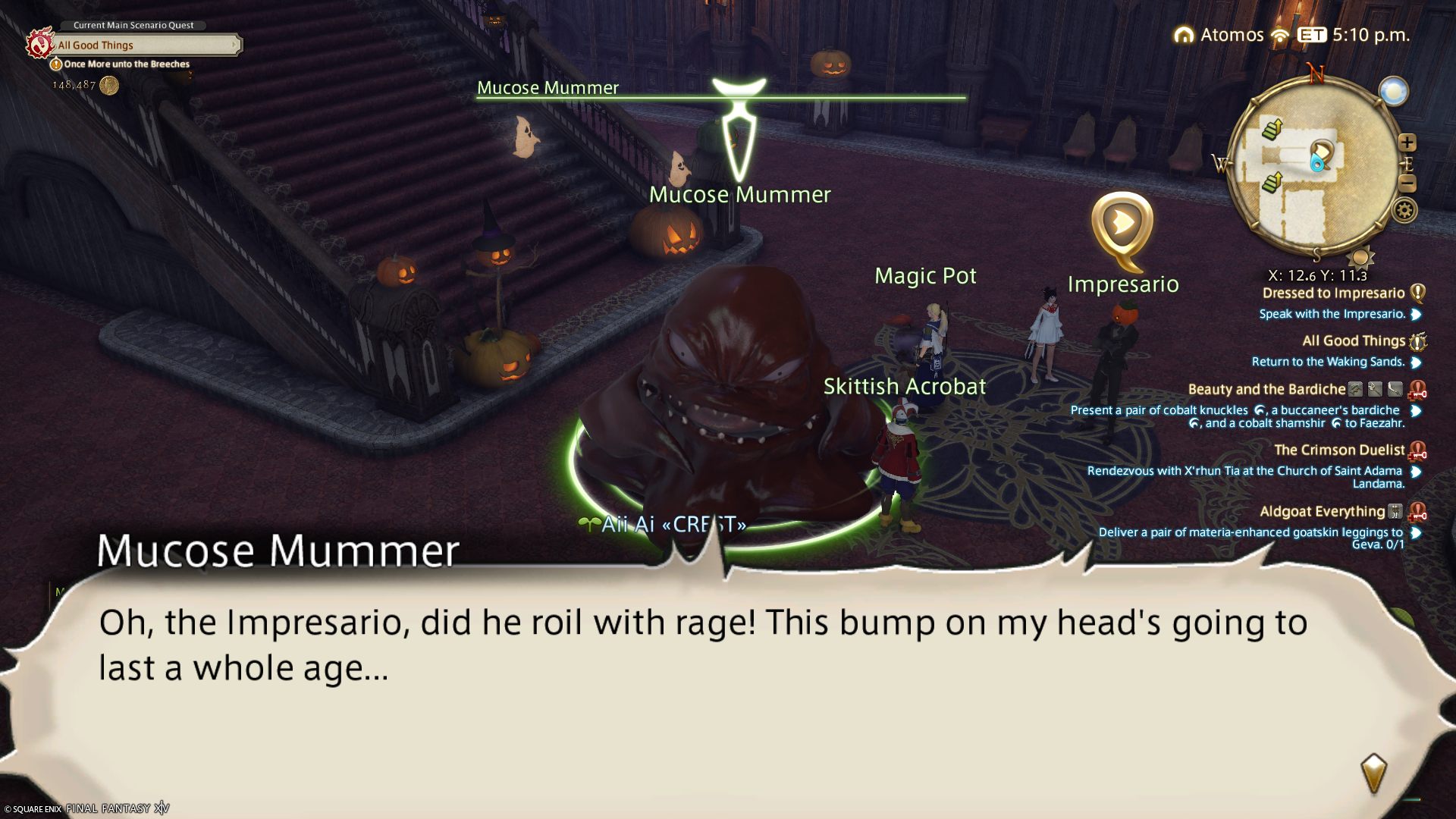Open The Crimson Duelist quest entry
The image size is (1456, 819).
click(x=1338, y=450)
